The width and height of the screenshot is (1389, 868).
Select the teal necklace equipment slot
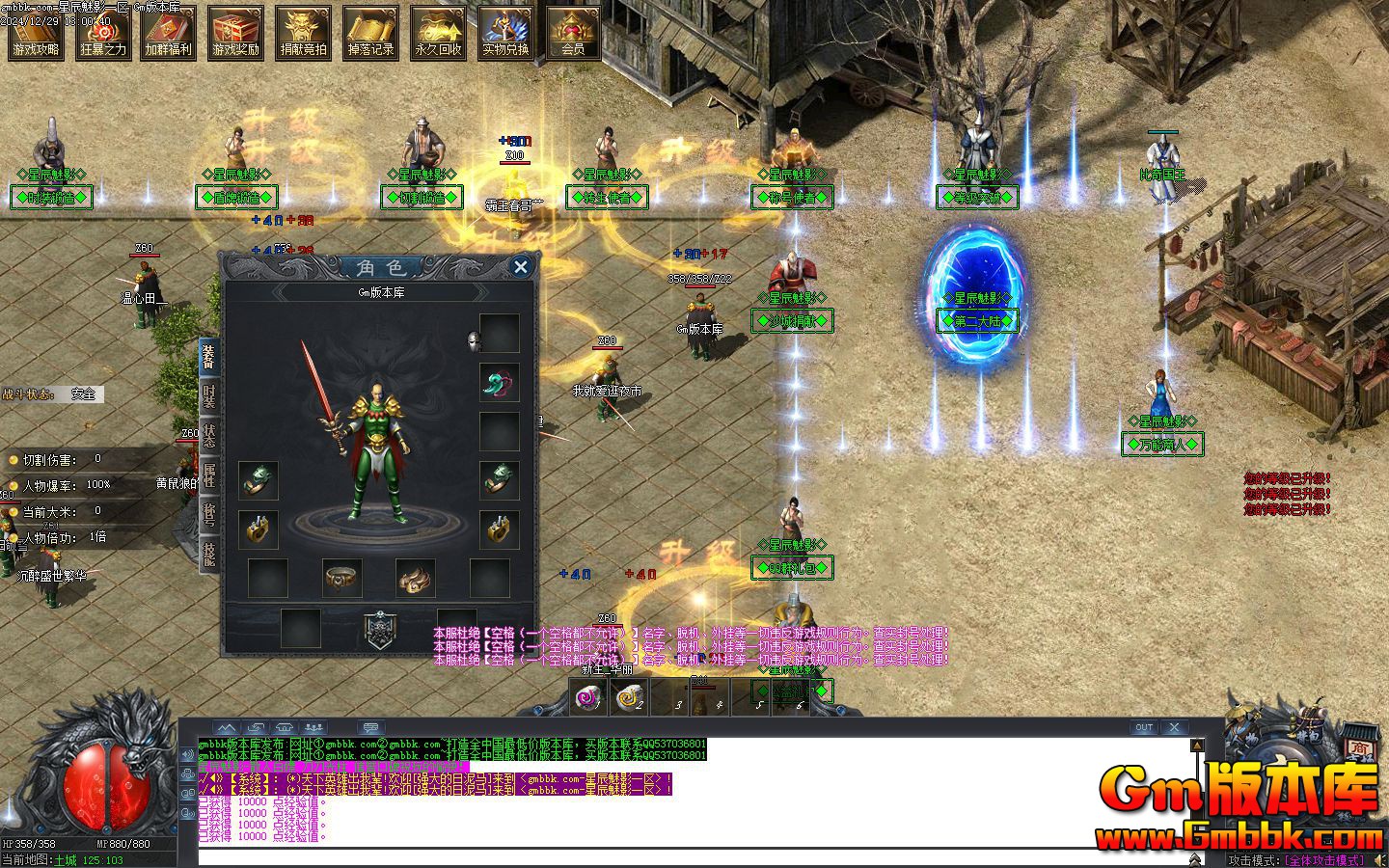tap(500, 383)
